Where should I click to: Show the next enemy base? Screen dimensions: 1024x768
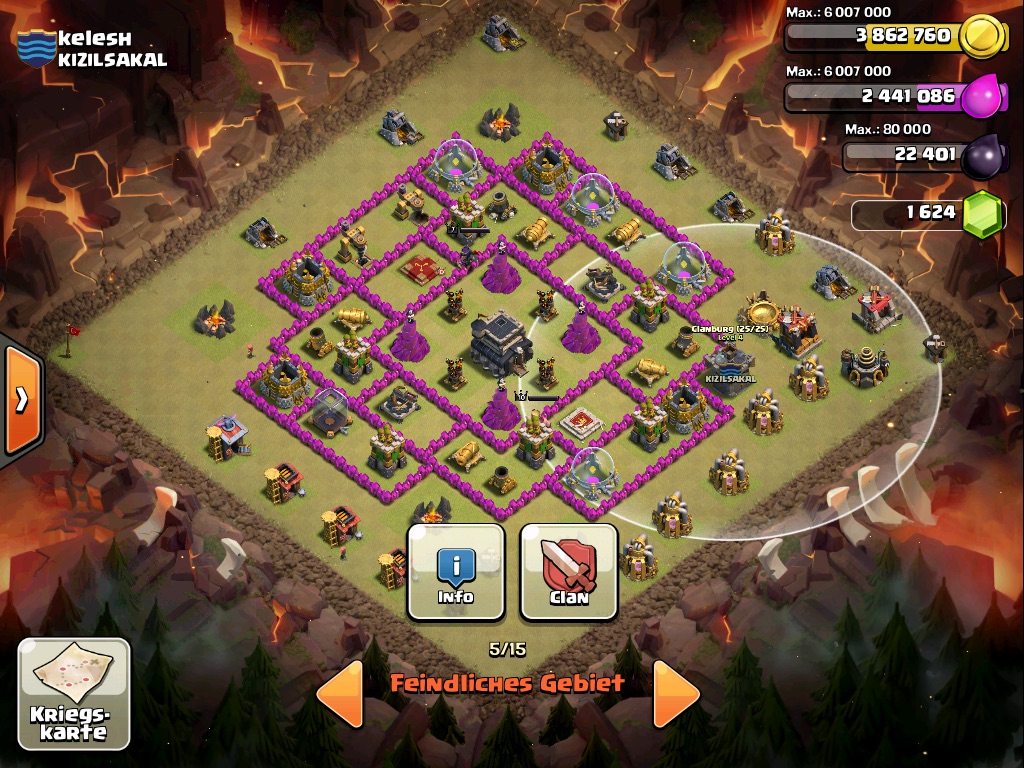[675, 692]
